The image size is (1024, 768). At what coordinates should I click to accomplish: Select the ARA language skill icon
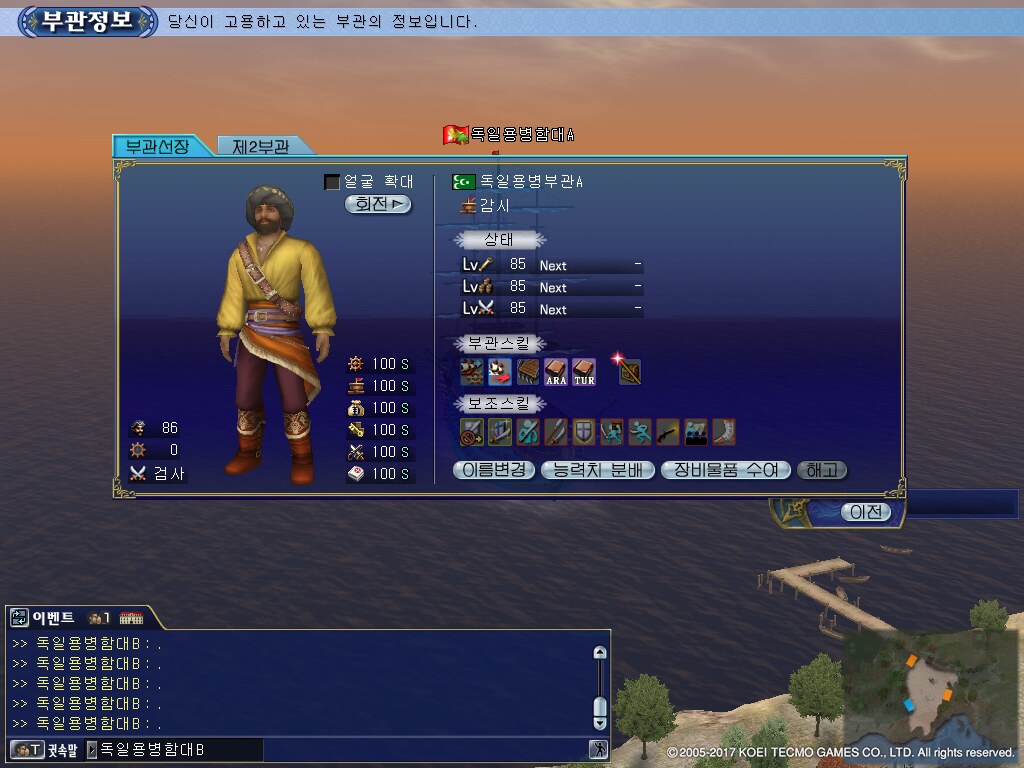coord(556,372)
